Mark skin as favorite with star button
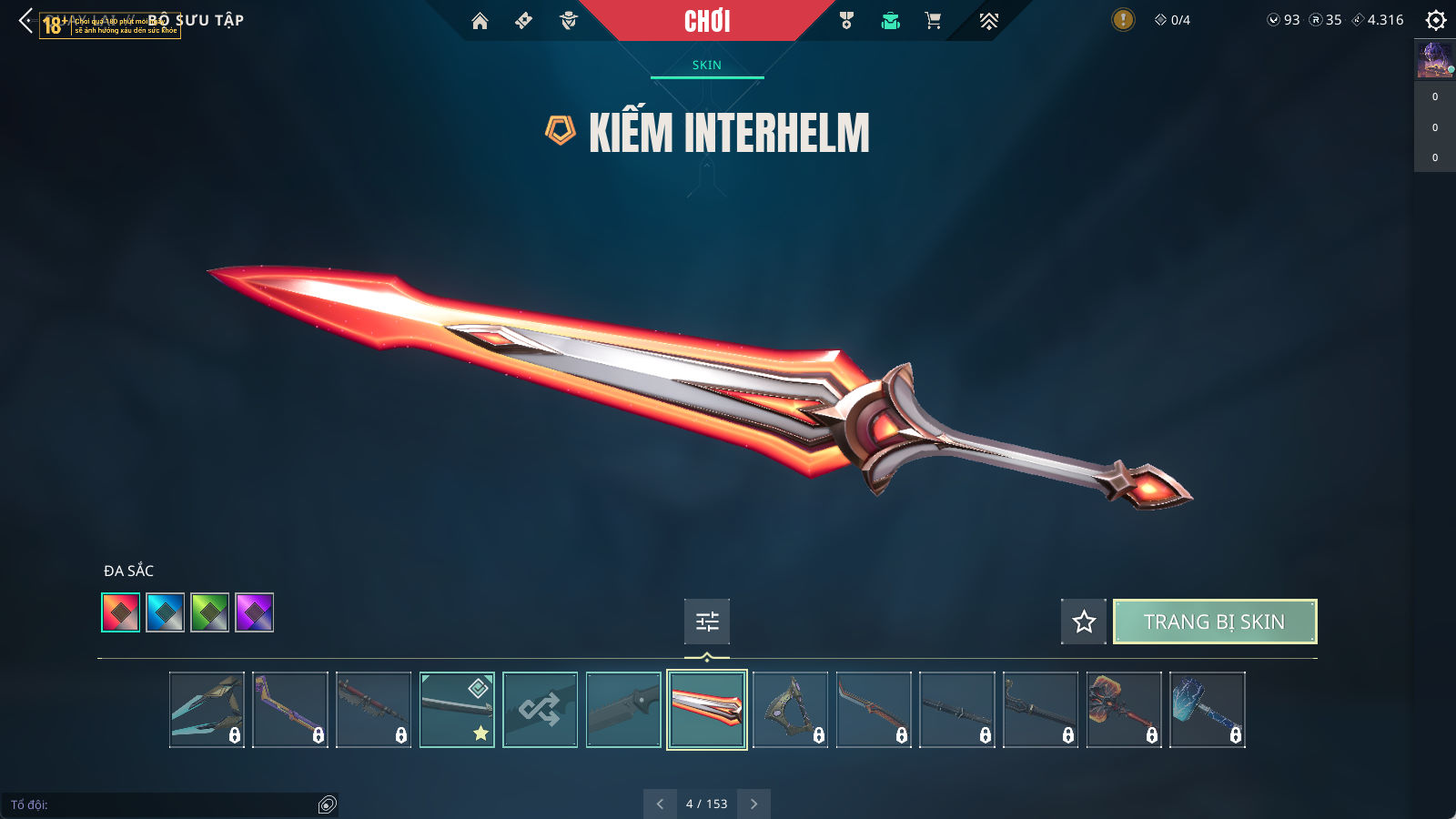Viewport: 1456px width, 819px height. point(1083,622)
